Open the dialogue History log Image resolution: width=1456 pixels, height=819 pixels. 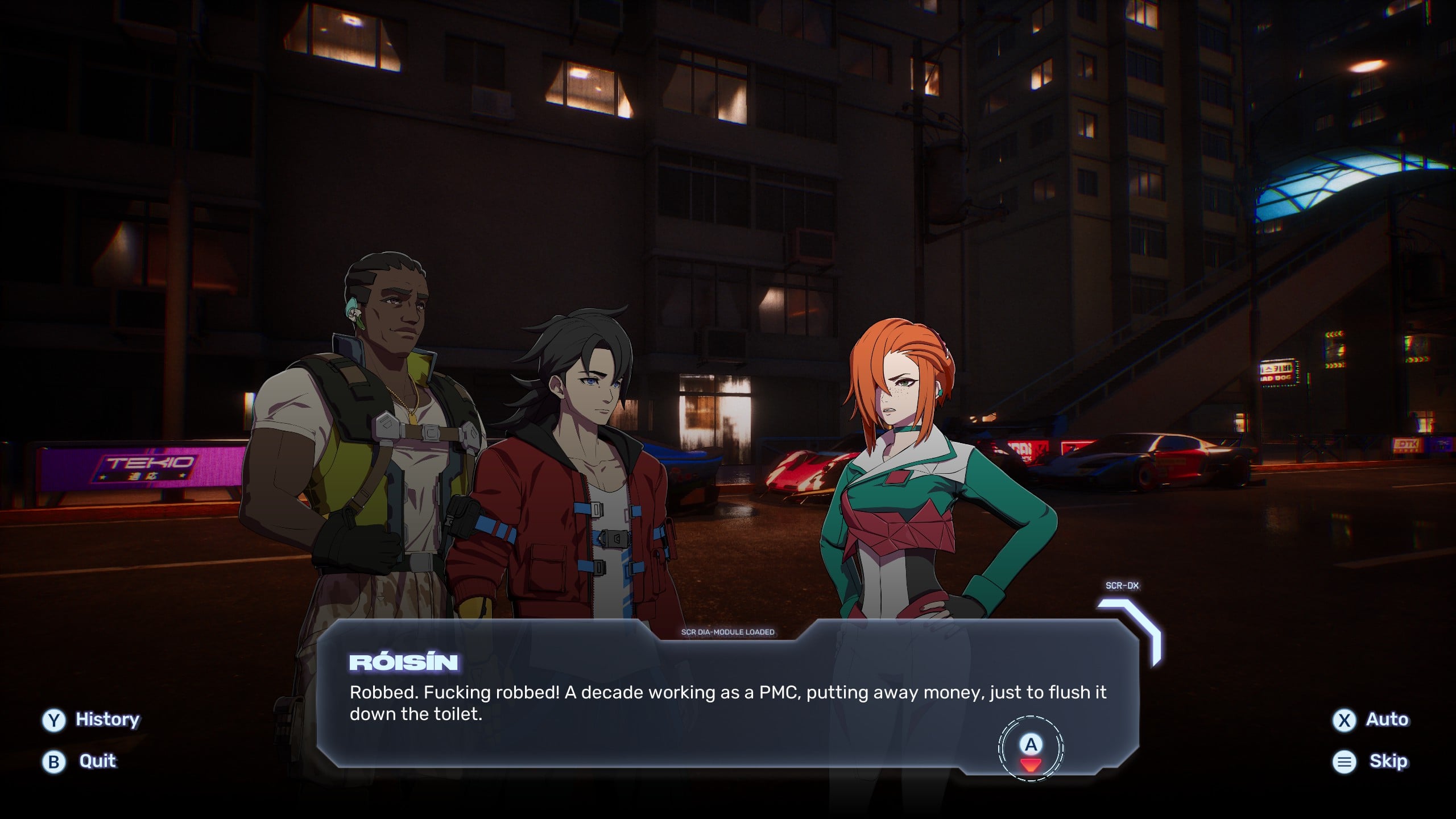tap(91, 719)
